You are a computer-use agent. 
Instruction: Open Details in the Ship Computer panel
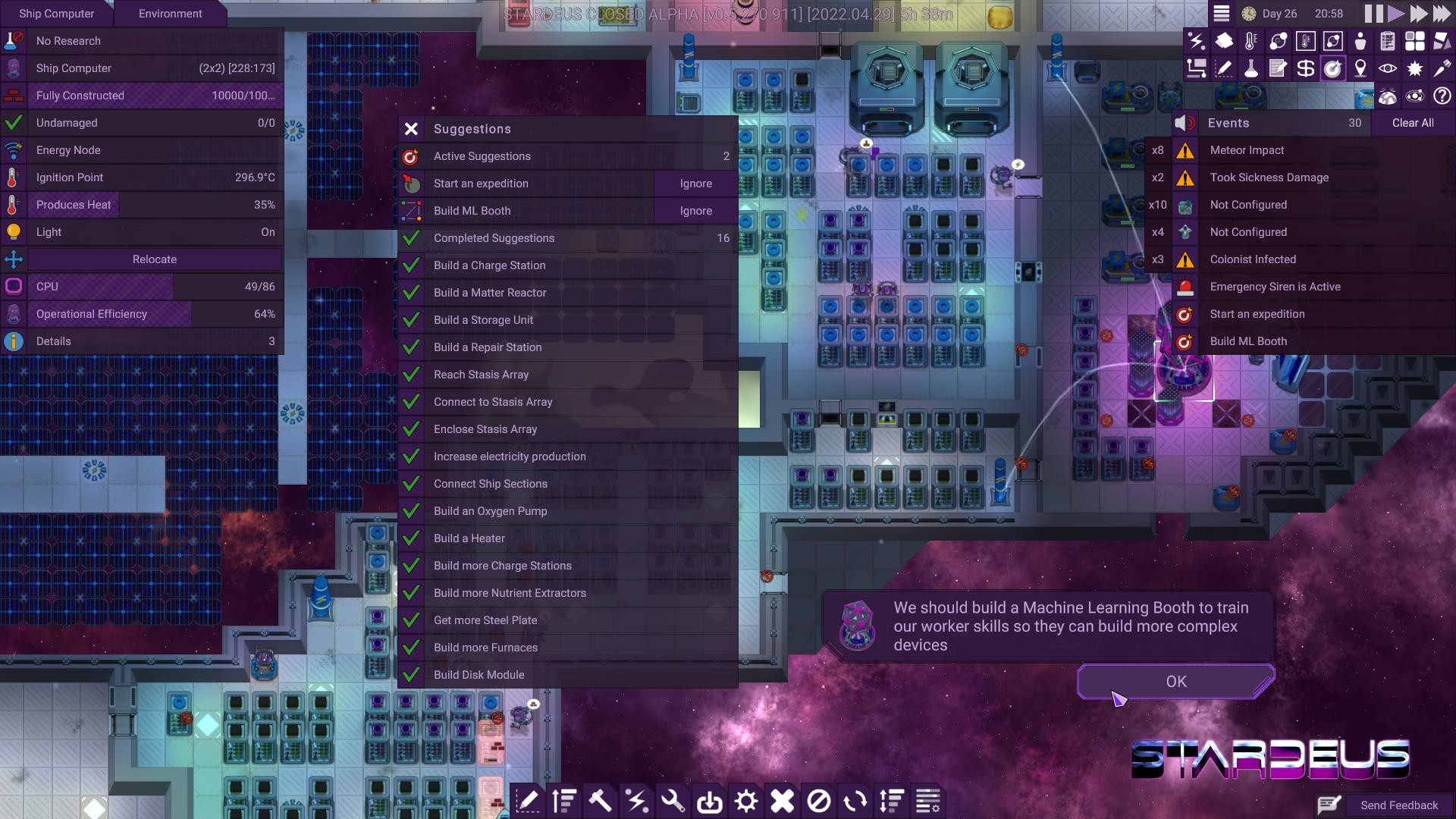[143, 340]
